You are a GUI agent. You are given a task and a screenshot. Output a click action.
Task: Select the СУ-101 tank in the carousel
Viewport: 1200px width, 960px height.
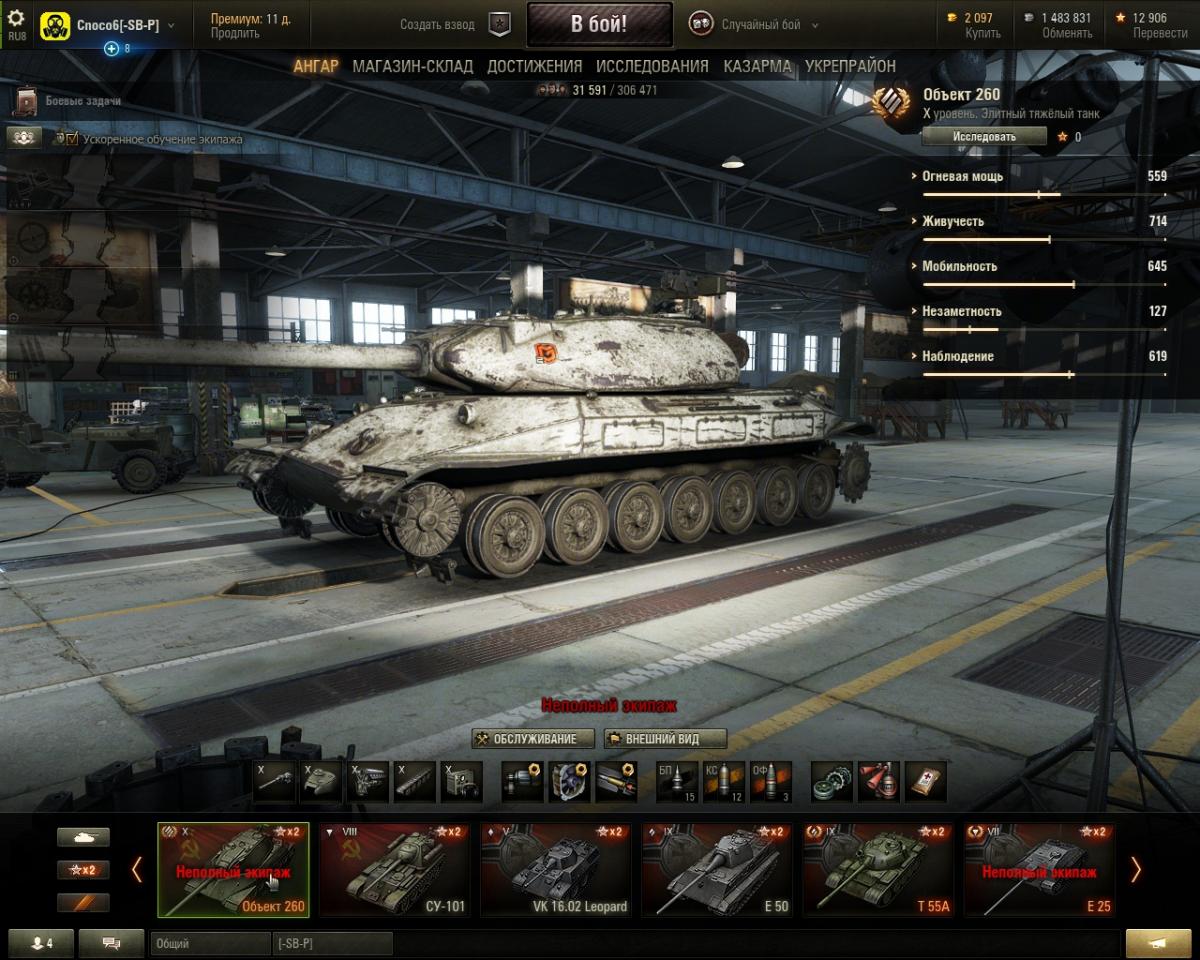pos(394,869)
